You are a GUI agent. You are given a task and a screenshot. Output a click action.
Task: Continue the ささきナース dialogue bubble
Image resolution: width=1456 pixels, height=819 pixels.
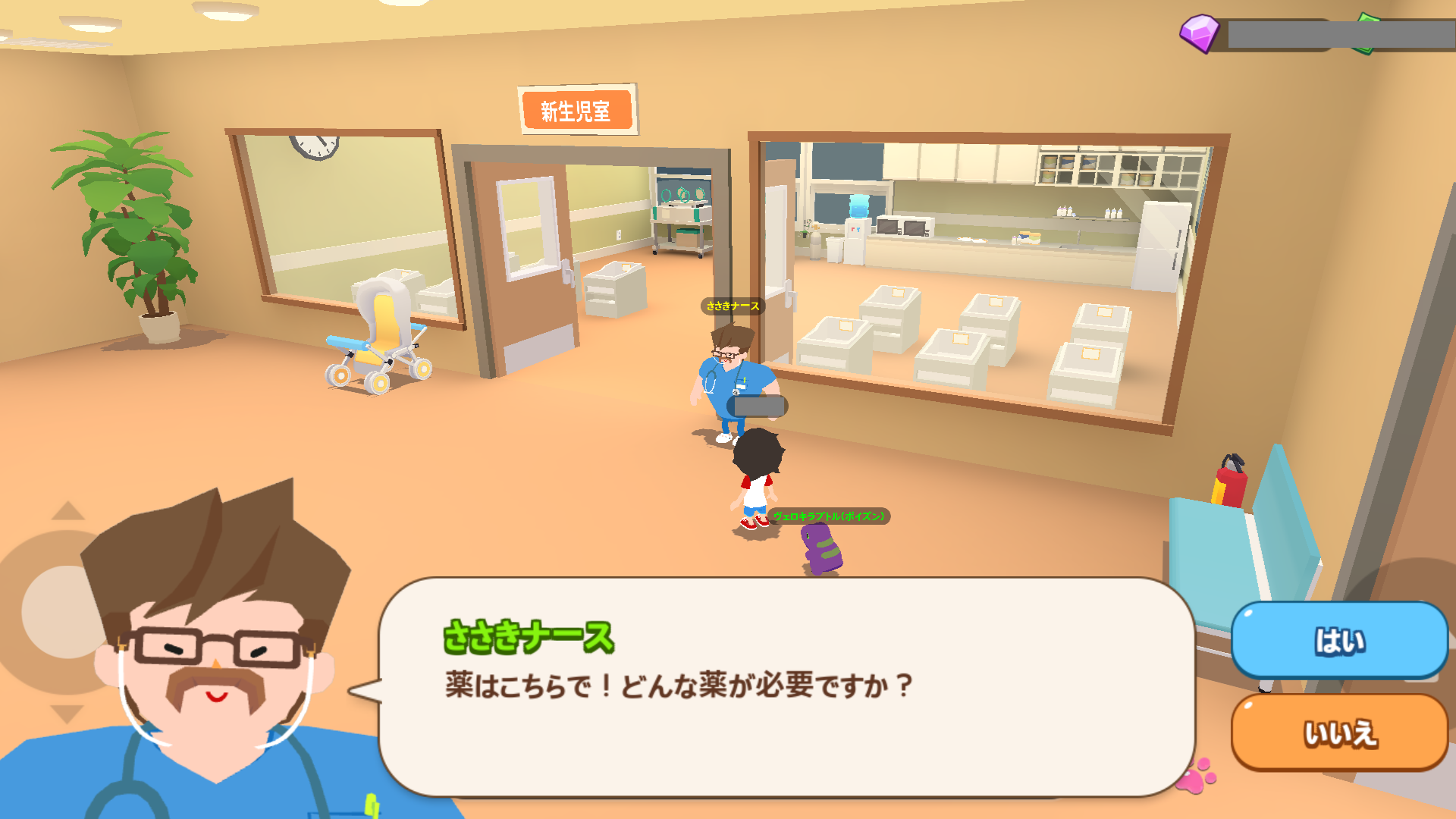785,686
